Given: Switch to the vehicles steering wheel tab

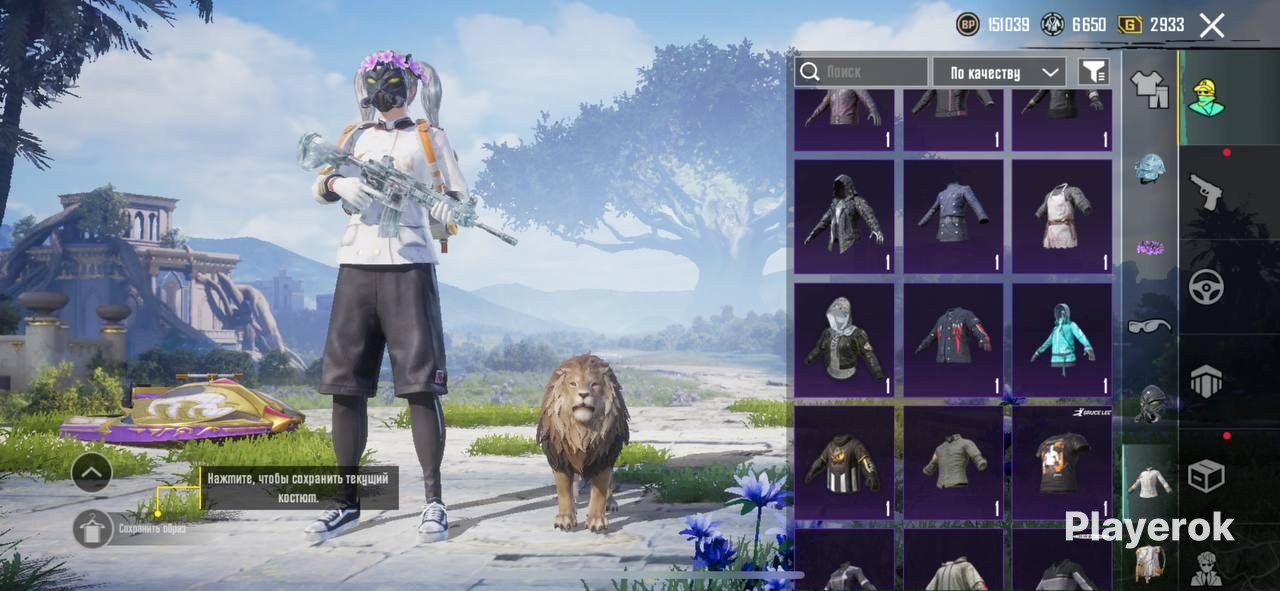Looking at the screenshot, I should [x=1206, y=287].
